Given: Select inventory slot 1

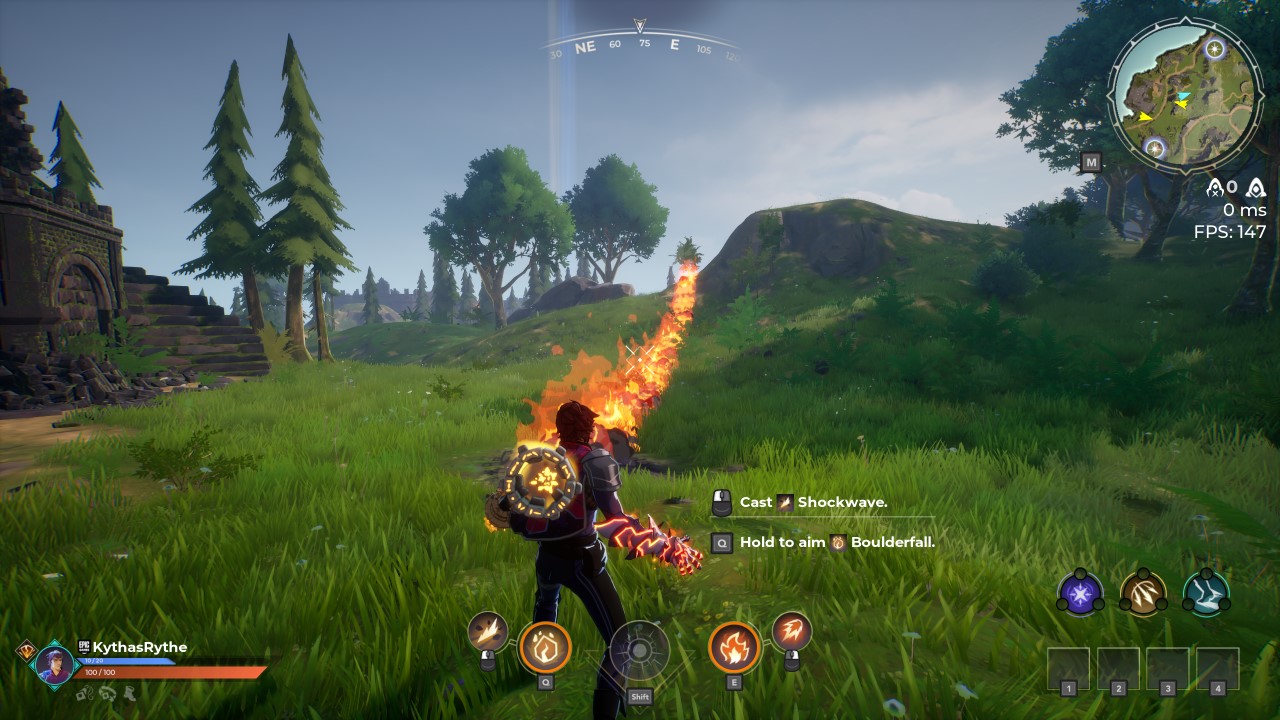Looking at the screenshot, I should [1066, 665].
